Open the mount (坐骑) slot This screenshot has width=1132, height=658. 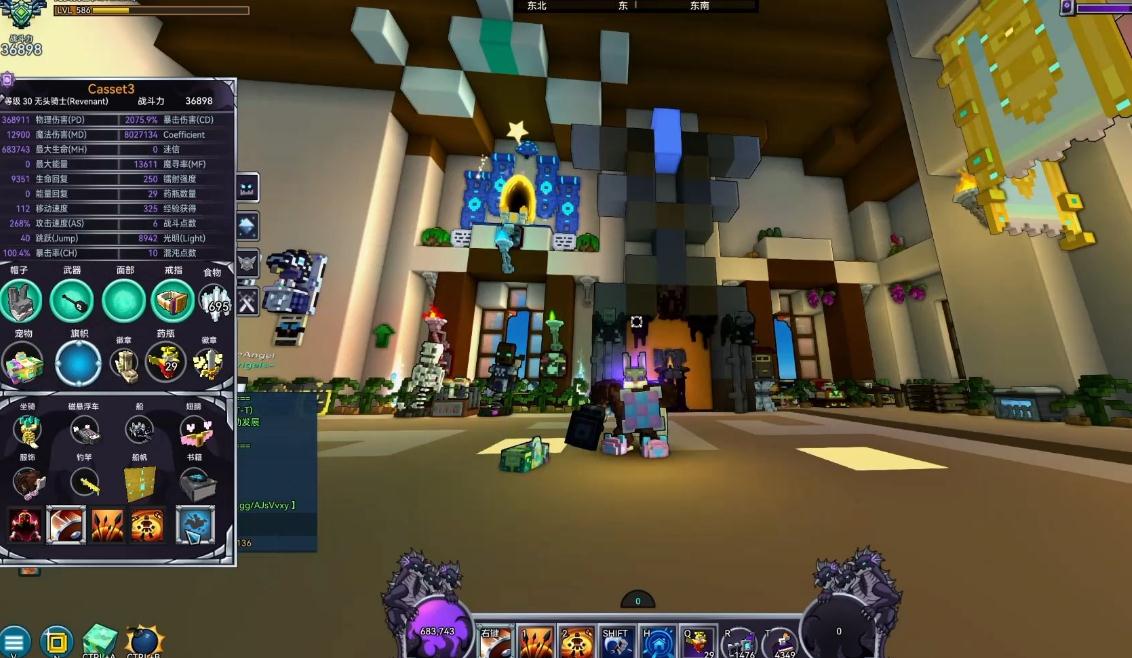point(27,430)
